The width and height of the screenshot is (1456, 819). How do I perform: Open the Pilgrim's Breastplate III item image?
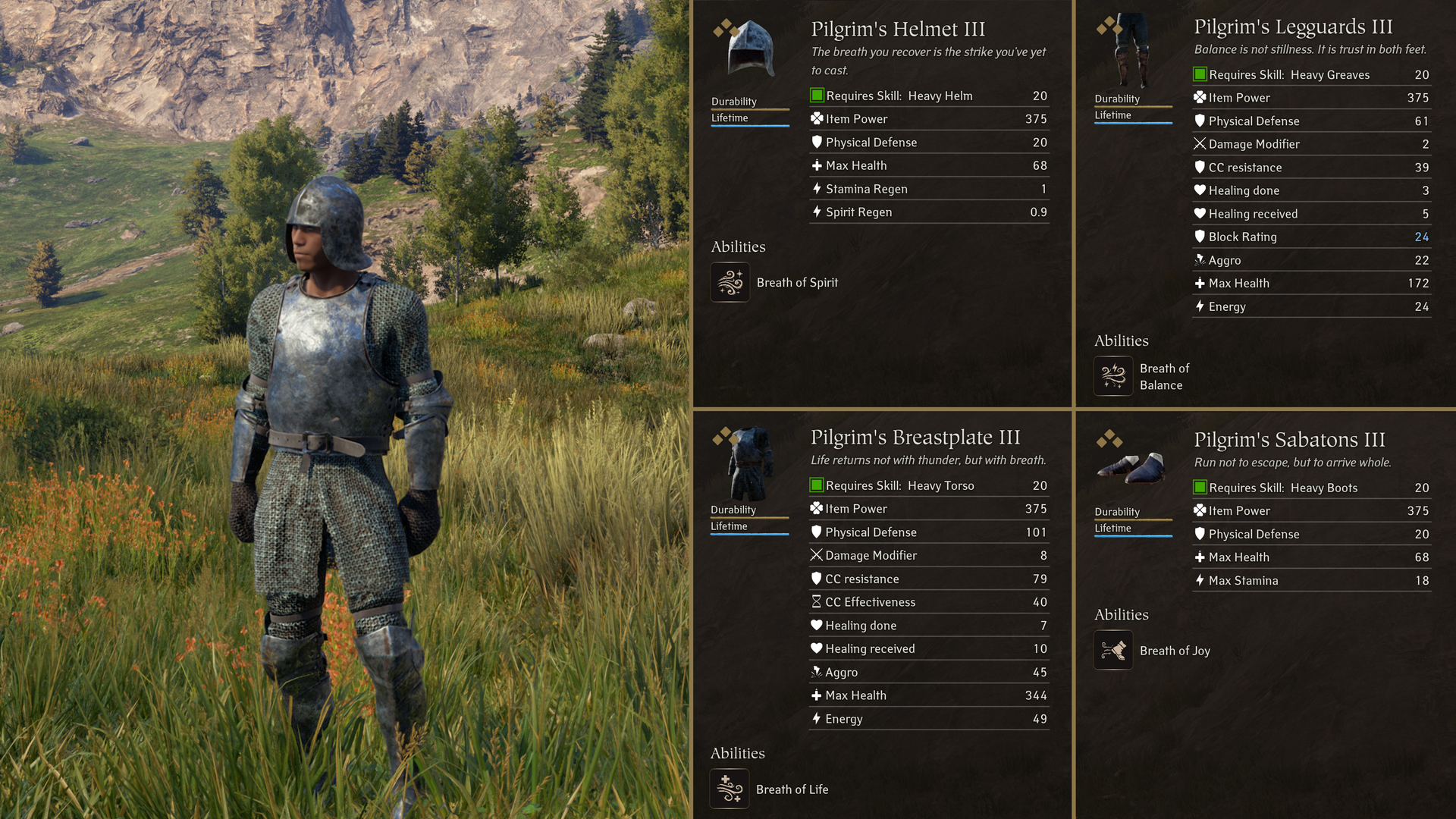point(750,463)
